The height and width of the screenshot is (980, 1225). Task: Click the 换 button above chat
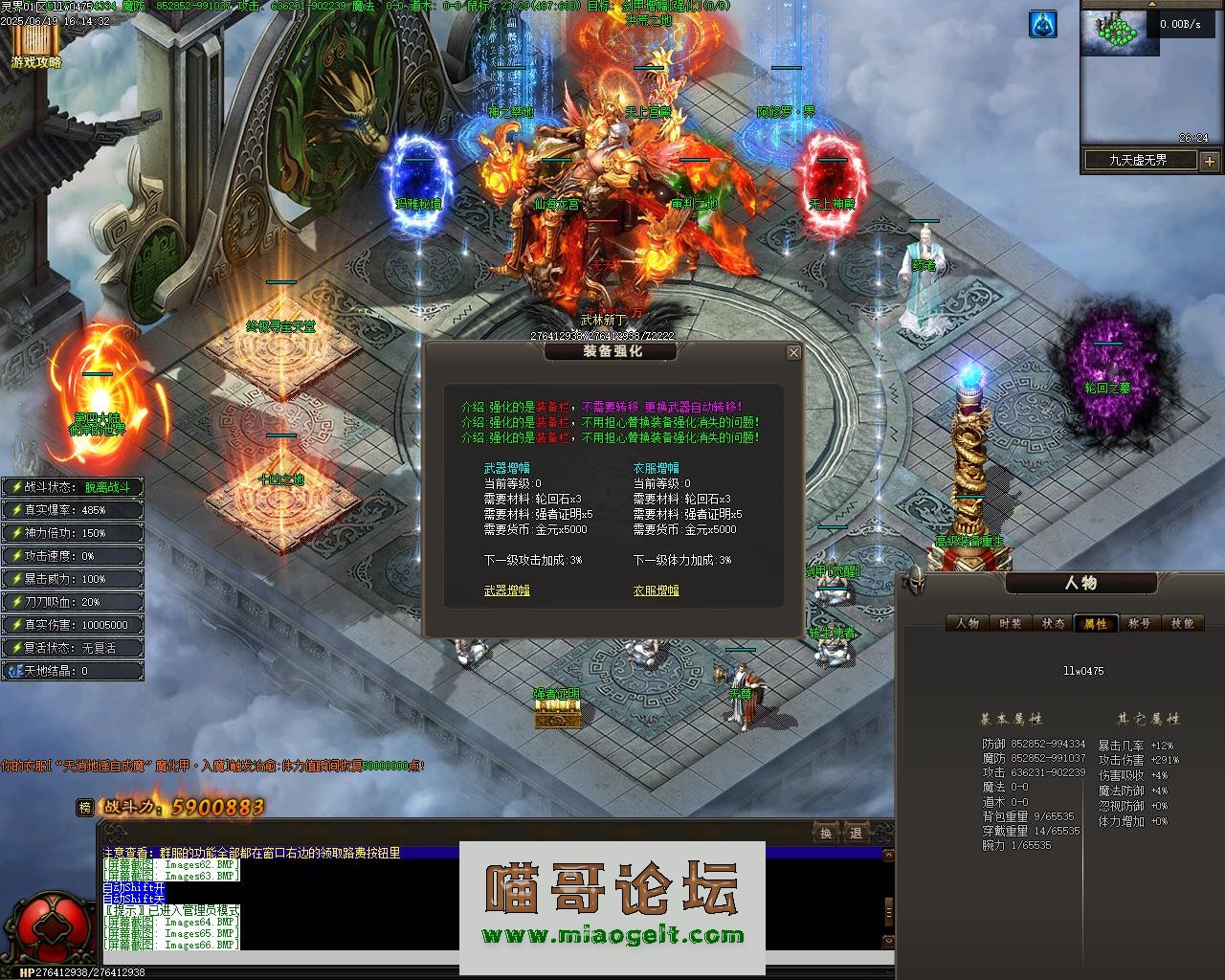(x=826, y=833)
